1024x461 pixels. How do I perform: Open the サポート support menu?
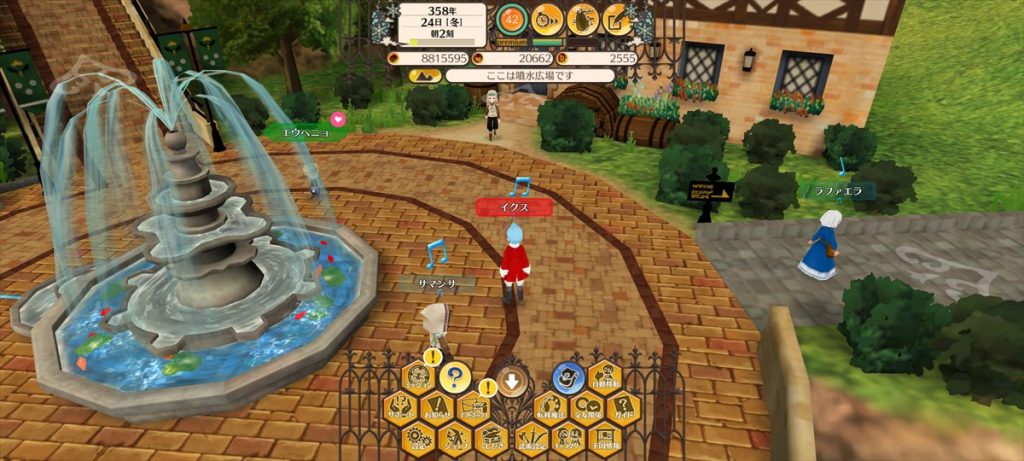(401, 407)
